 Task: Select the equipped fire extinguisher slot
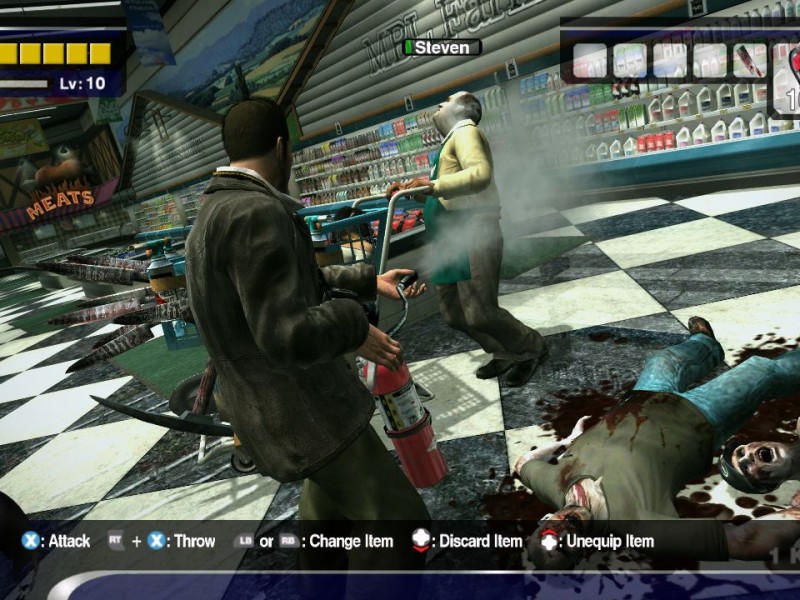[788, 80]
